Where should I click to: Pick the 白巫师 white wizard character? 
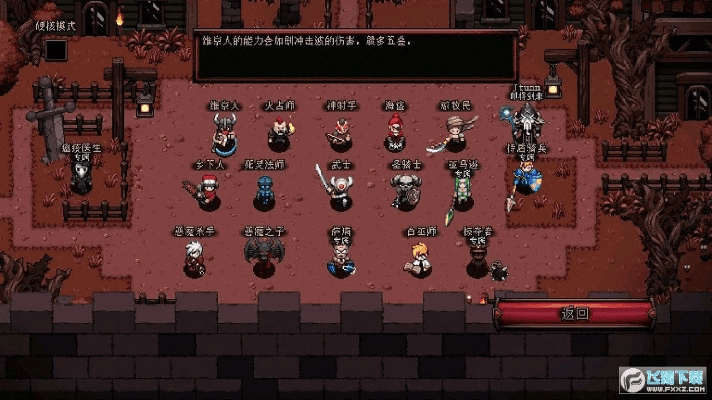click(416, 259)
